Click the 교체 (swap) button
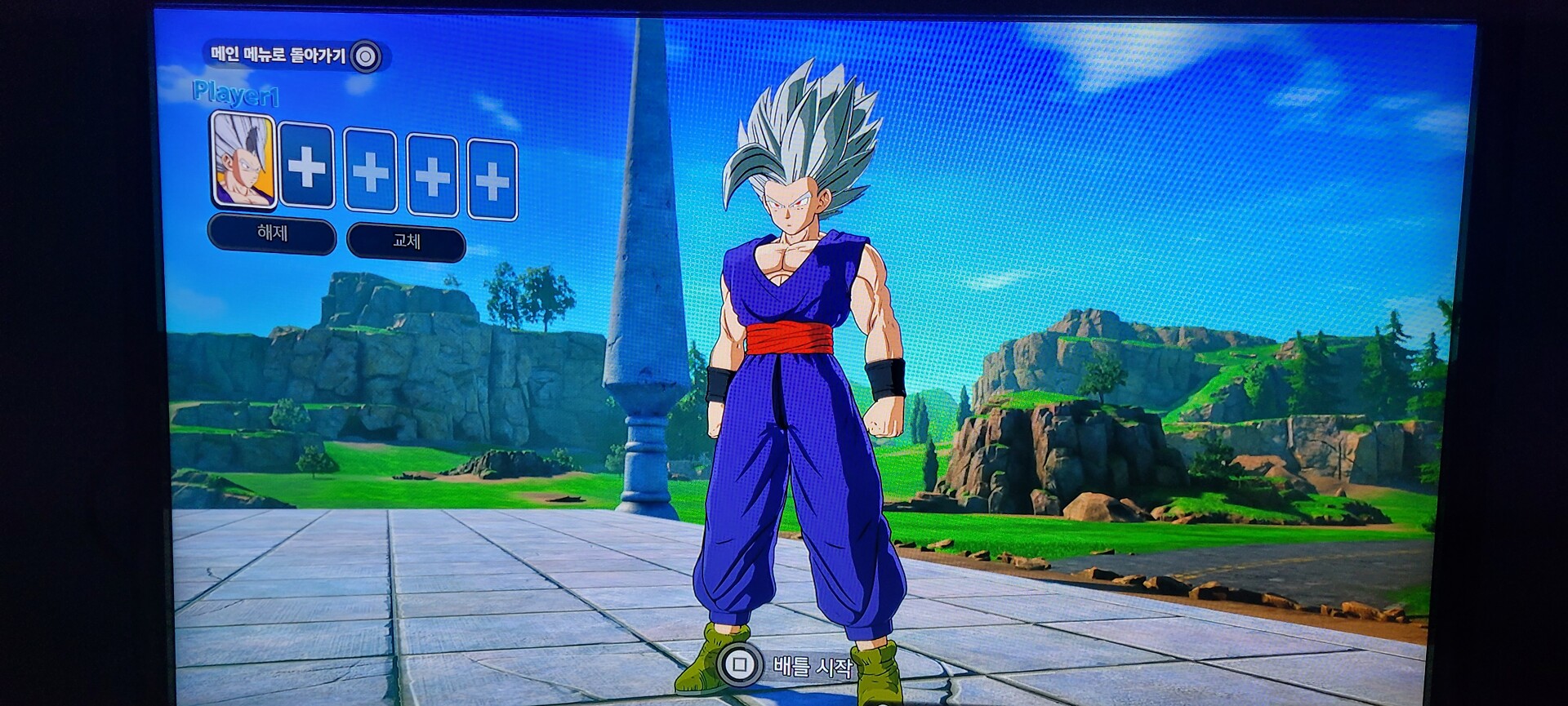 (x=406, y=242)
